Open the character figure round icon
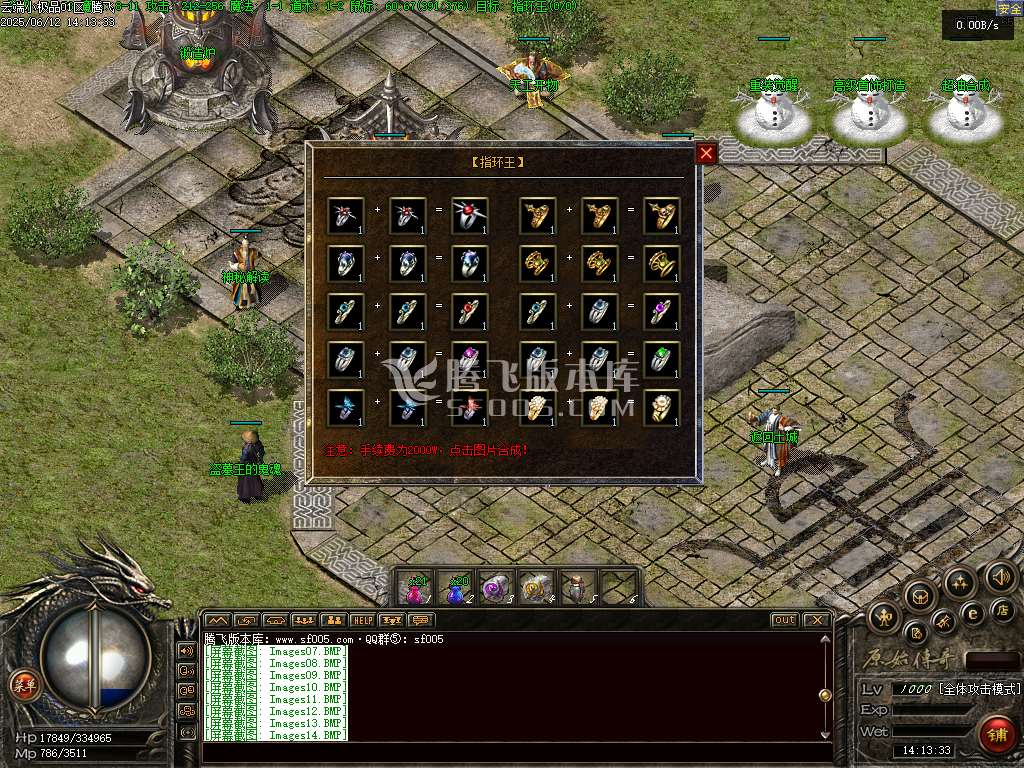The image size is (1024, 768). click(885, 617)
